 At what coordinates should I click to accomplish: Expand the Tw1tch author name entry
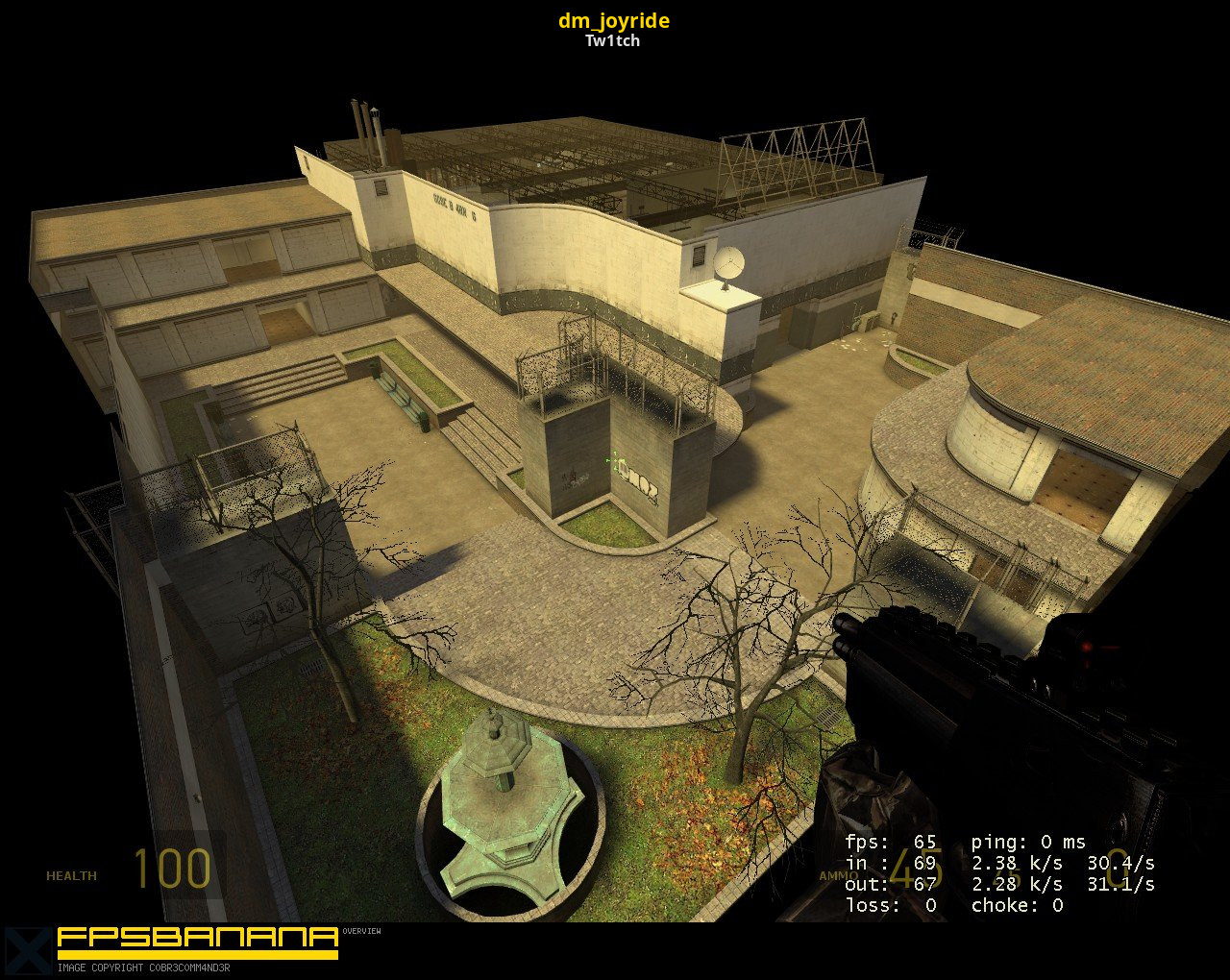pos(612,41)
